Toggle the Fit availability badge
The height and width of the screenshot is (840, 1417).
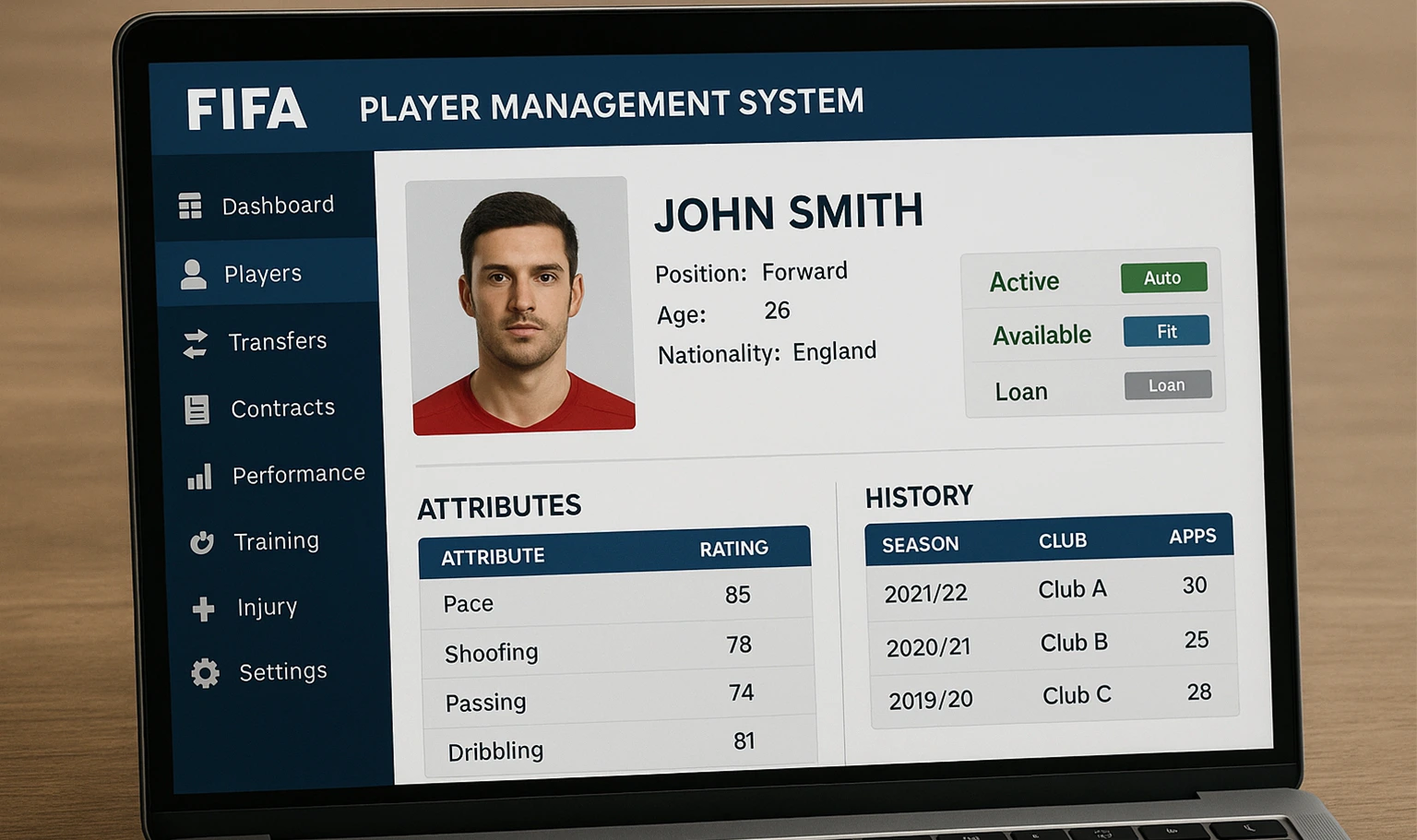[1166, 331]
